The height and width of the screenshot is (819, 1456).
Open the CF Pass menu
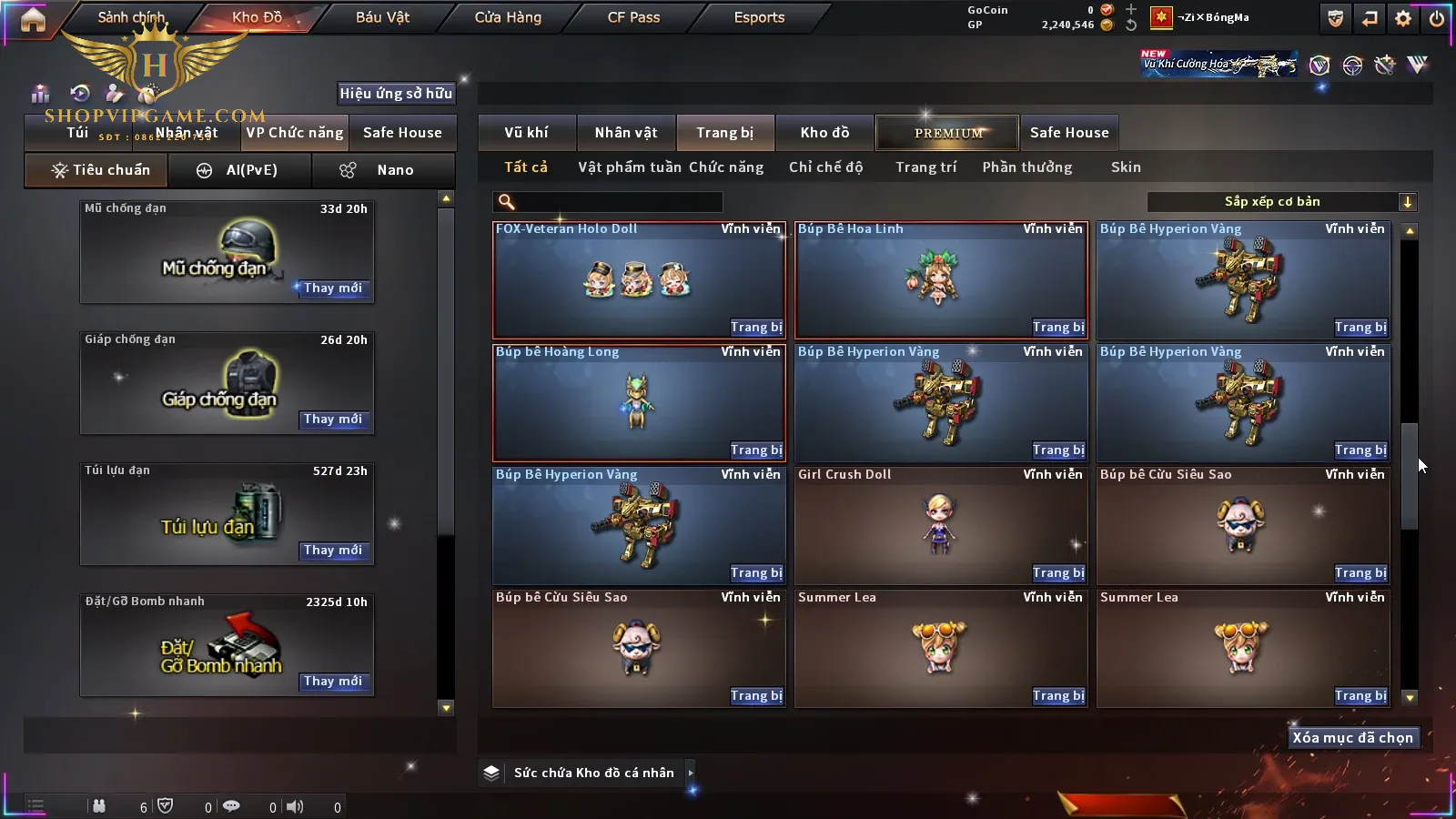[633, 17]
